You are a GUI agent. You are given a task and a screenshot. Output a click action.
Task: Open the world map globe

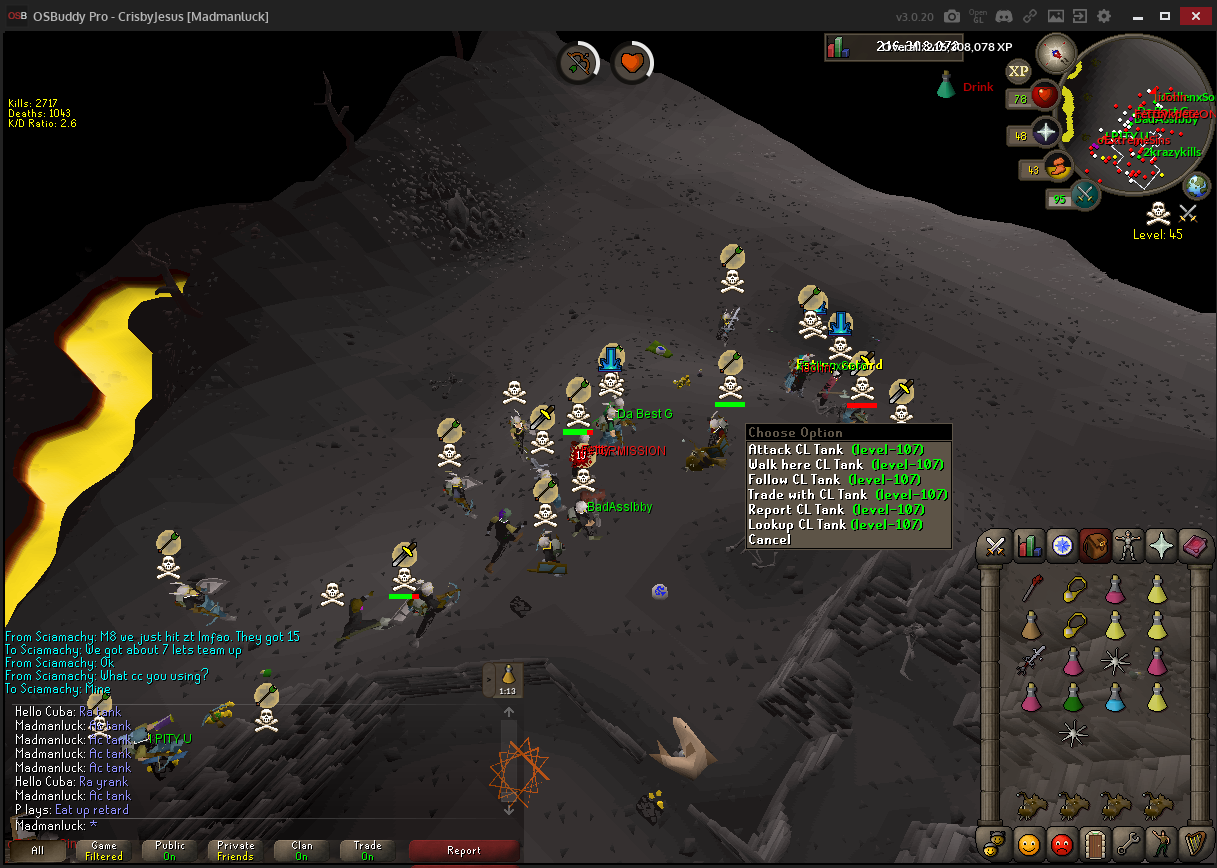(x=1197, y=186)
